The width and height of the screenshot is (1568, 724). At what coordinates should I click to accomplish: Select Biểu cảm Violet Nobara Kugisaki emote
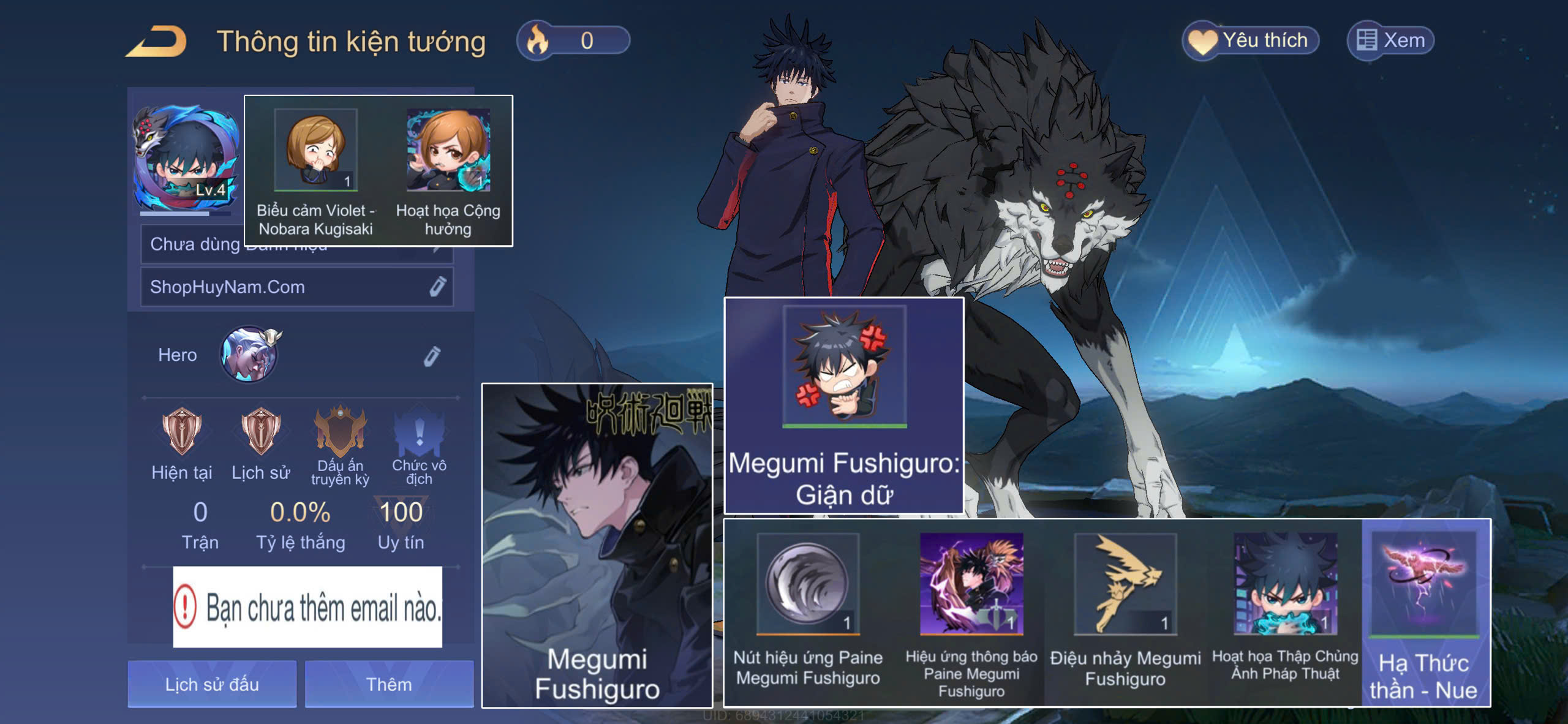click(x=316, y=151)
